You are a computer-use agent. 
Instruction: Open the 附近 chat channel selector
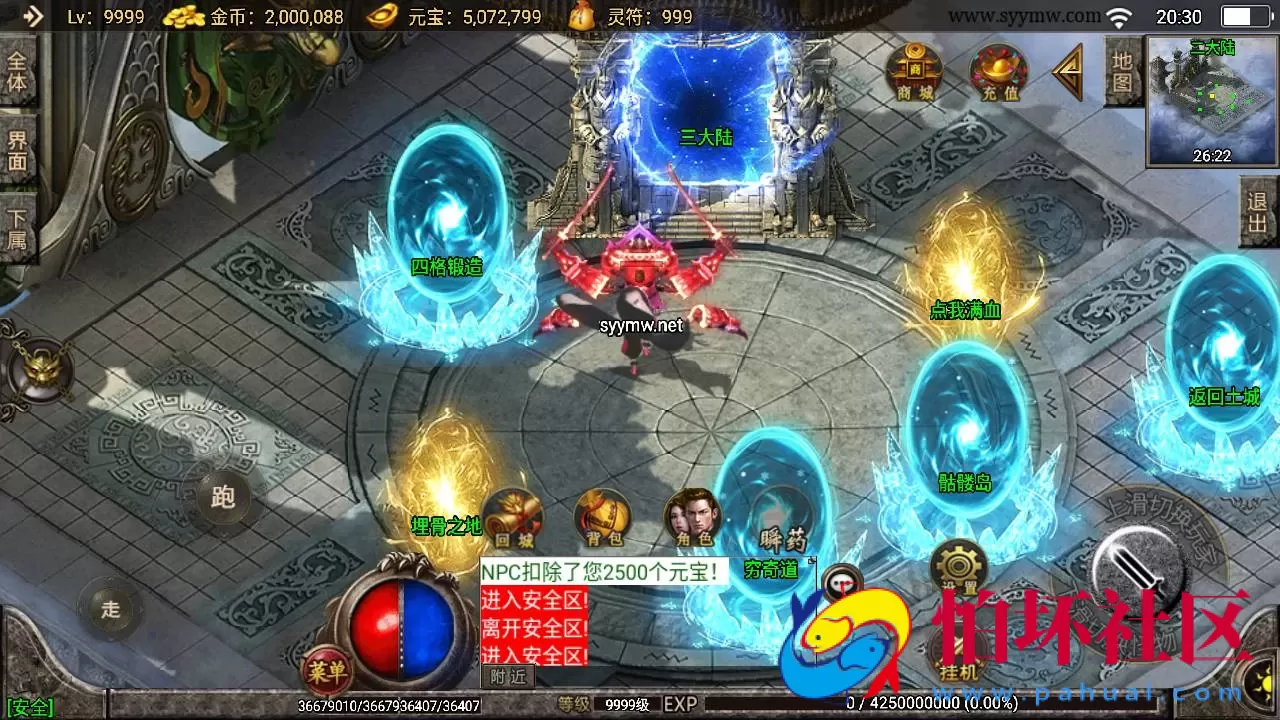pos(508,674)
